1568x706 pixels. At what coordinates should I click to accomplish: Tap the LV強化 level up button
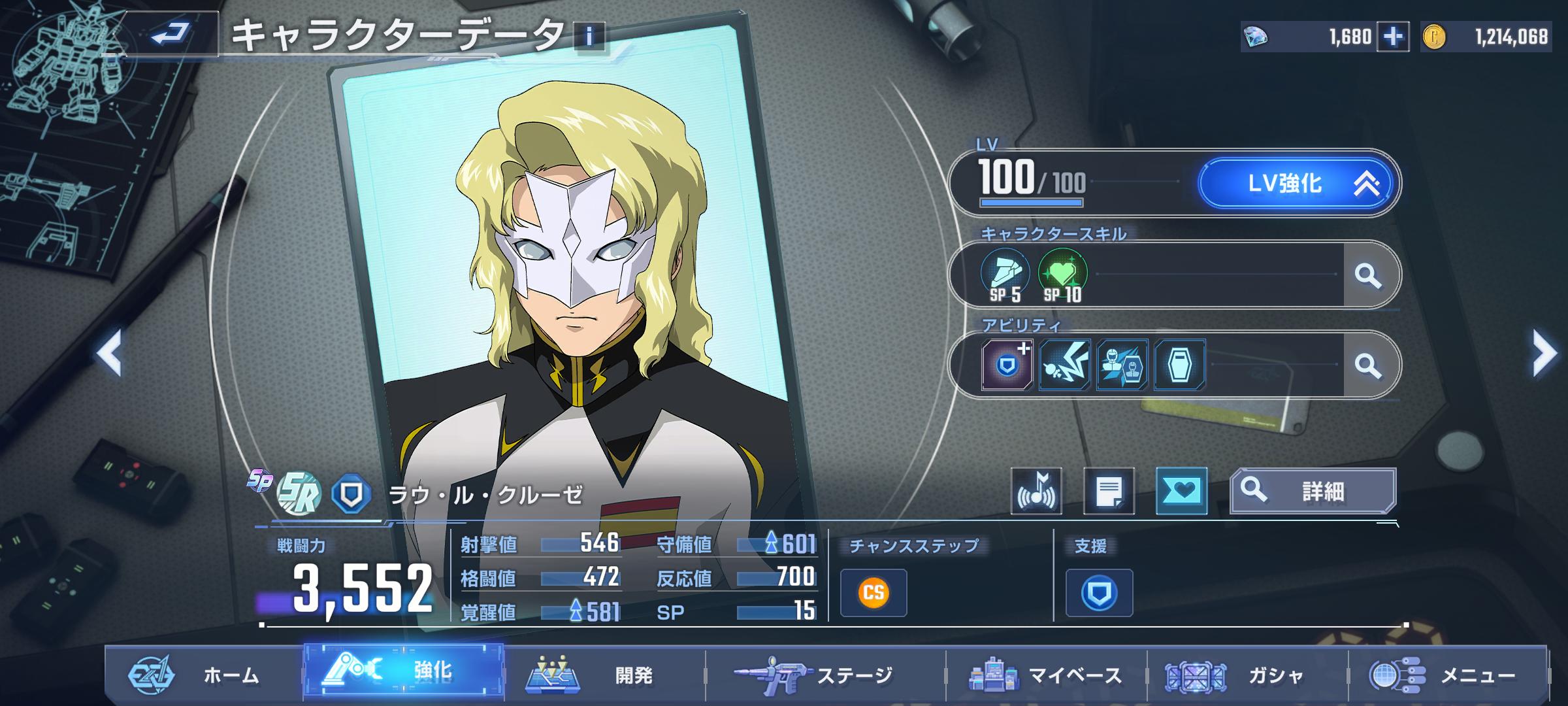coord(1297,184)
